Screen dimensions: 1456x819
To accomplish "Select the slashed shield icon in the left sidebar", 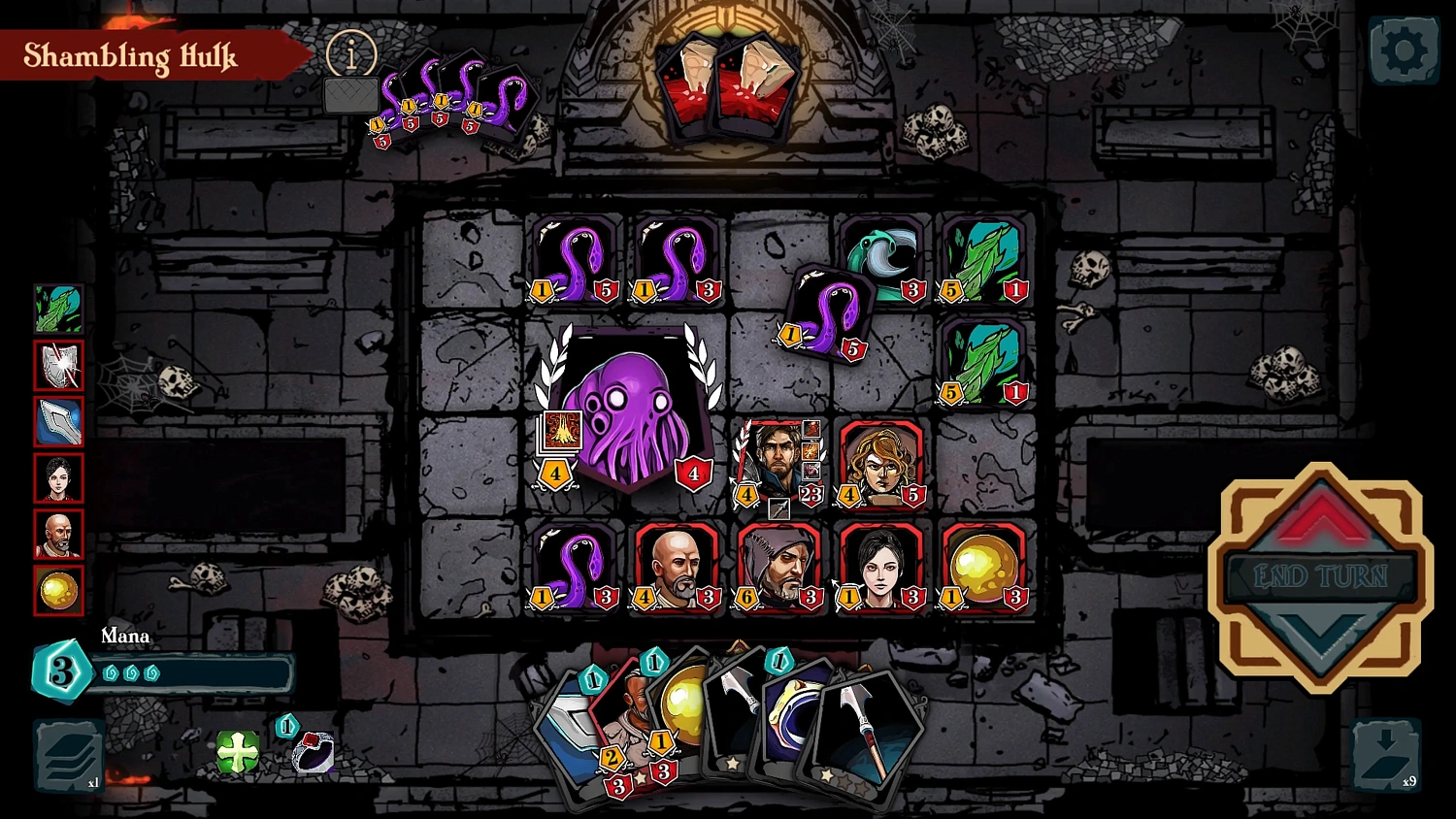I will pos(59,366).
